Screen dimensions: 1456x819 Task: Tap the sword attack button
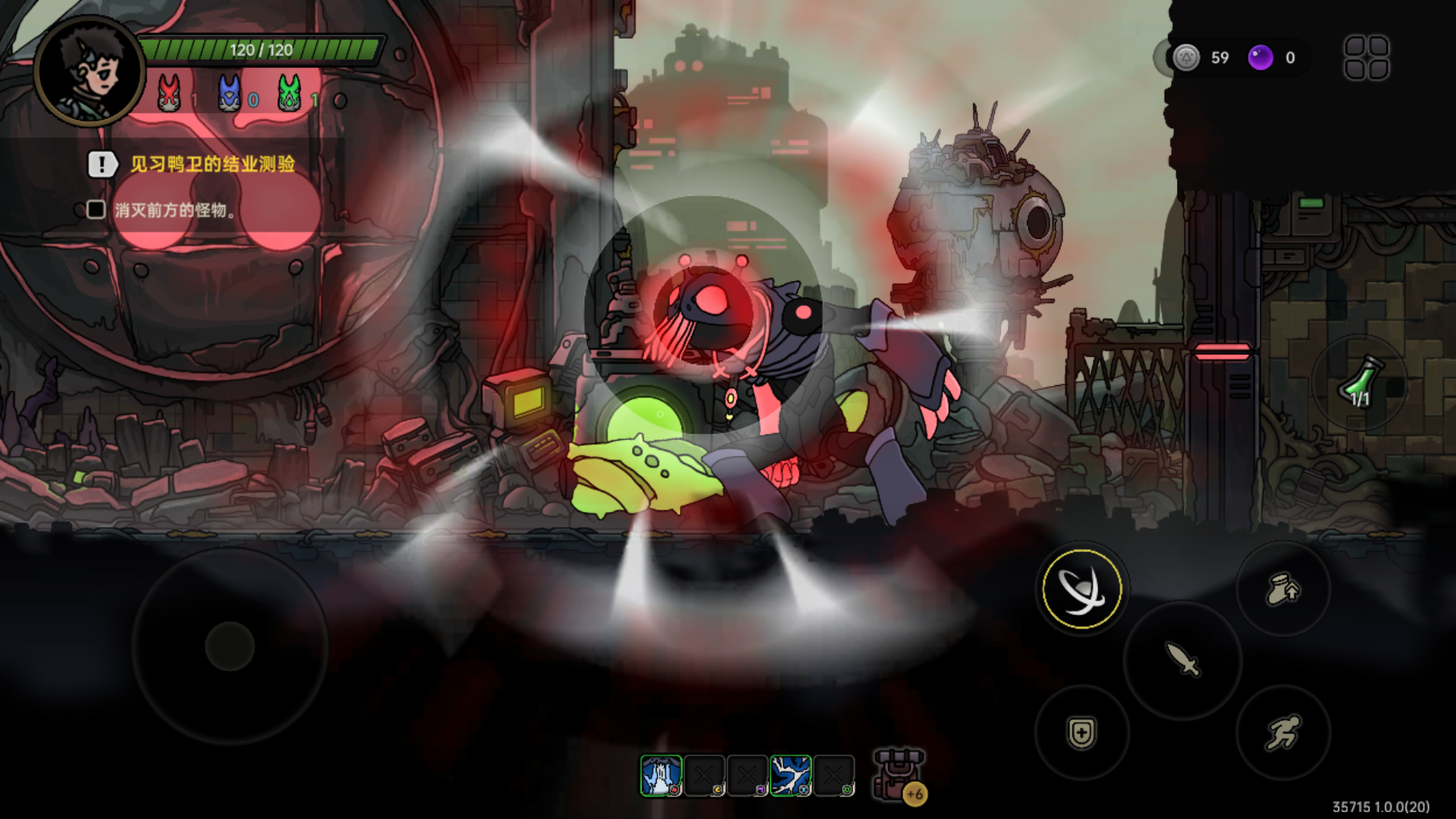1182,659
